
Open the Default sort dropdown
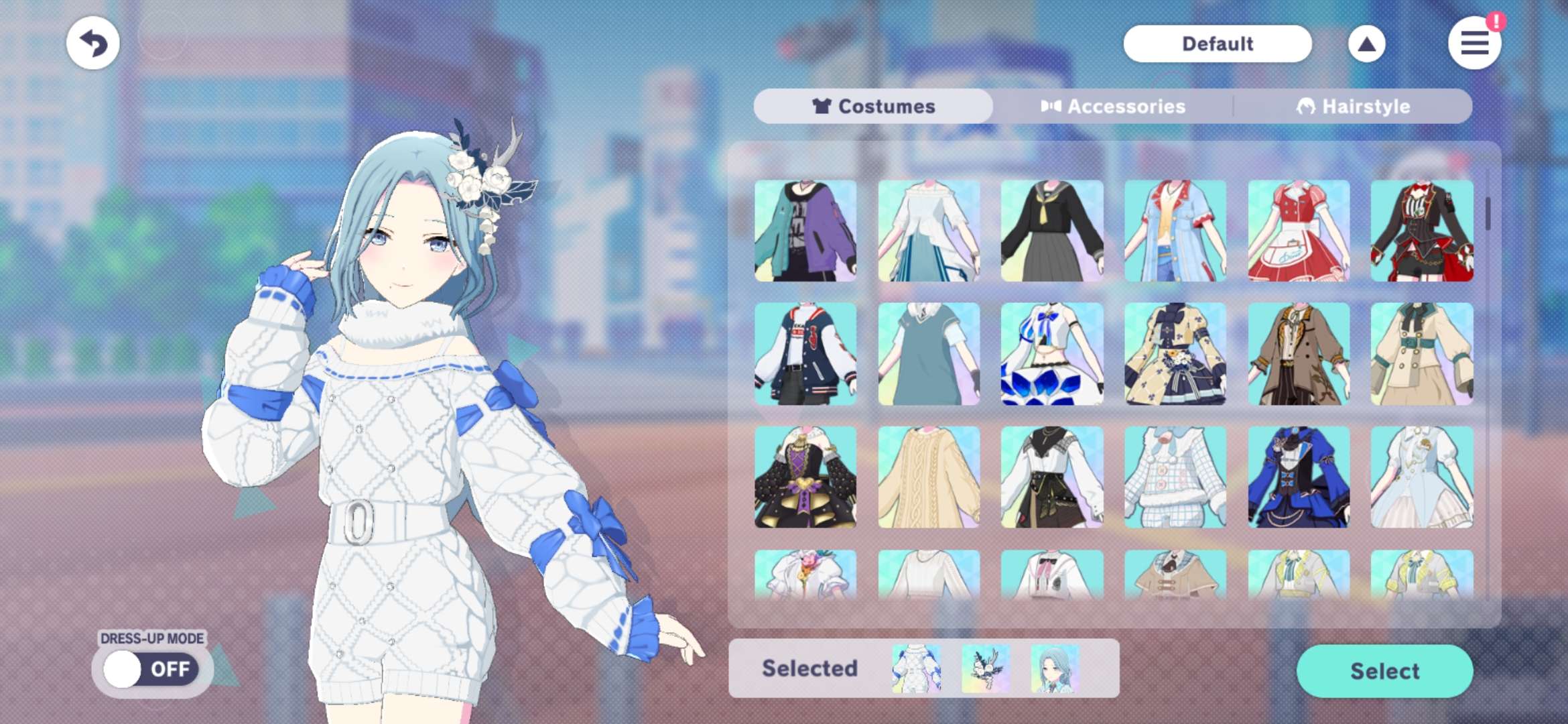click(x=1217, y=44)
